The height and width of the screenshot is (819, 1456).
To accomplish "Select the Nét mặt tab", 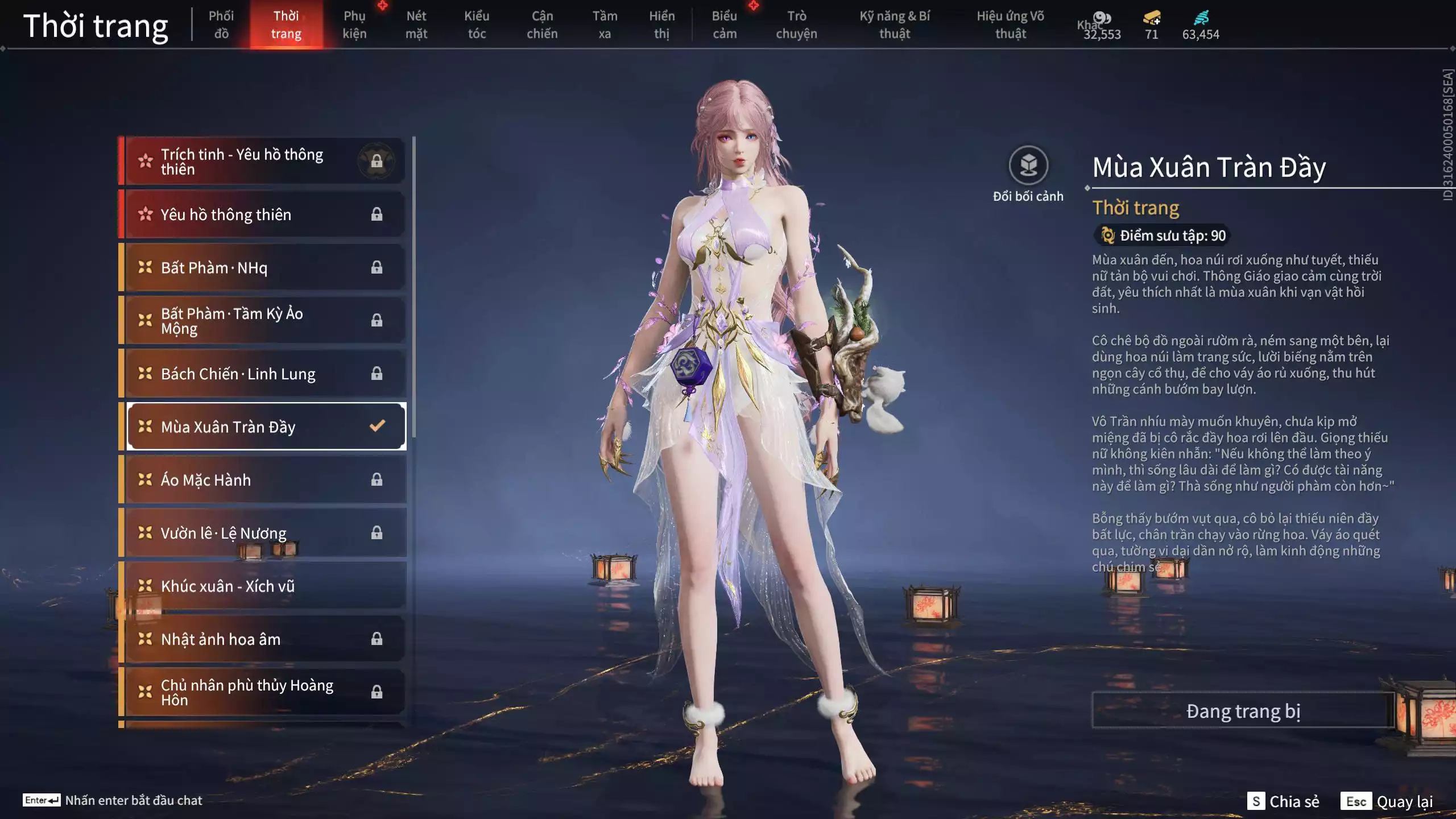I will tap(416, 25).
